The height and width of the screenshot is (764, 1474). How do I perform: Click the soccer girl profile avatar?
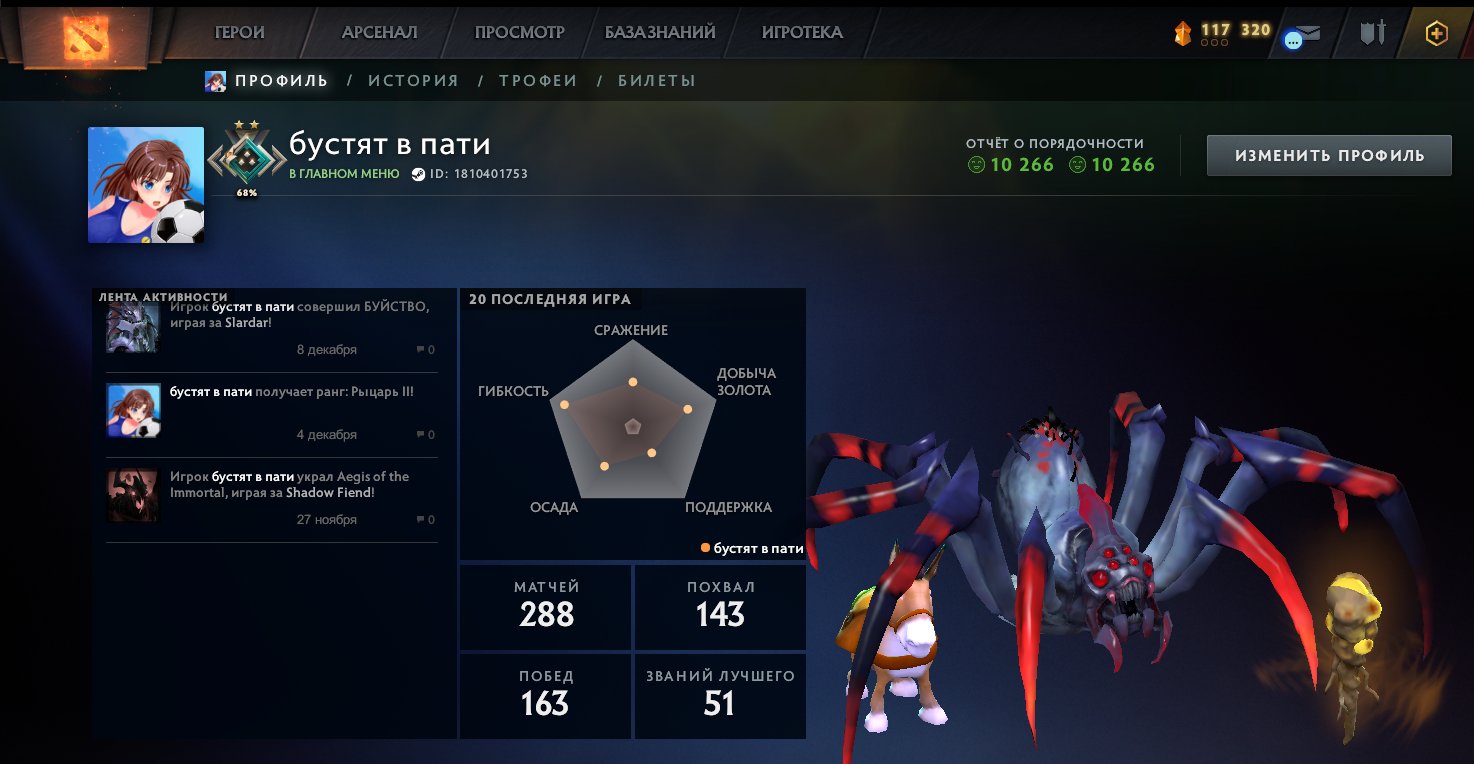click(146, 184)
